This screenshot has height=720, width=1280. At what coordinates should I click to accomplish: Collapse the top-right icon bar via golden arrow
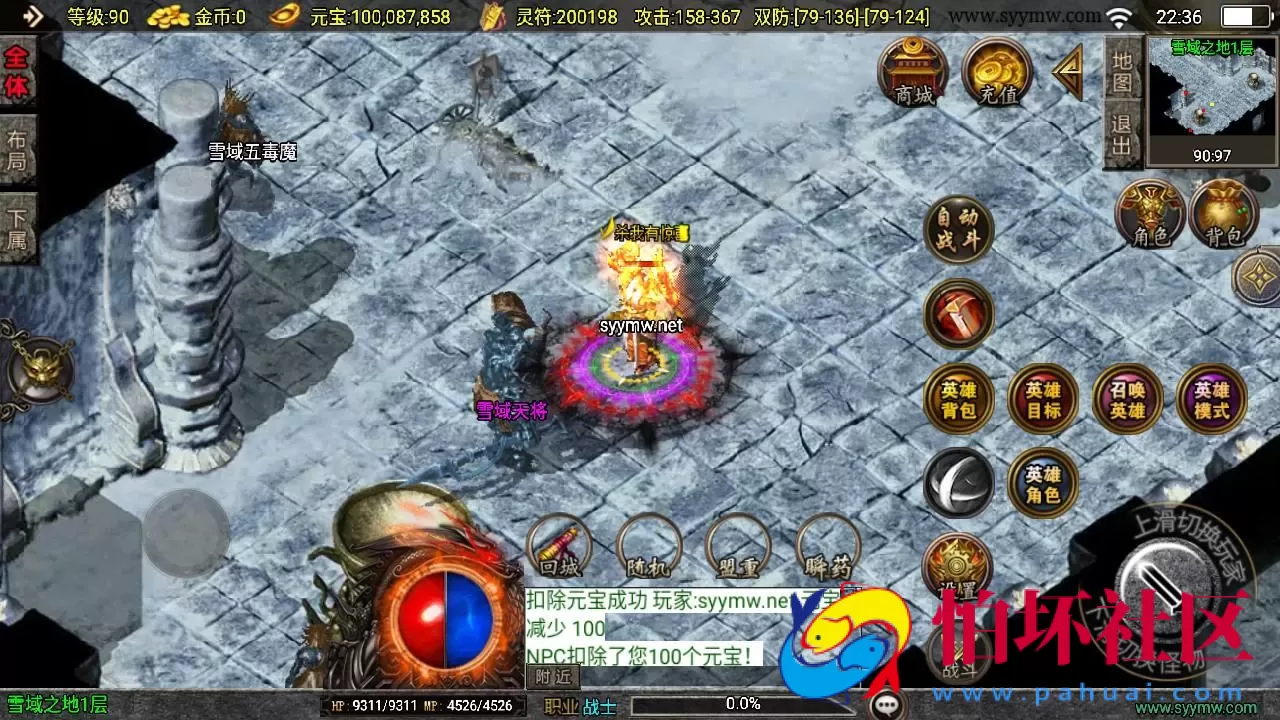point(1068,70)
